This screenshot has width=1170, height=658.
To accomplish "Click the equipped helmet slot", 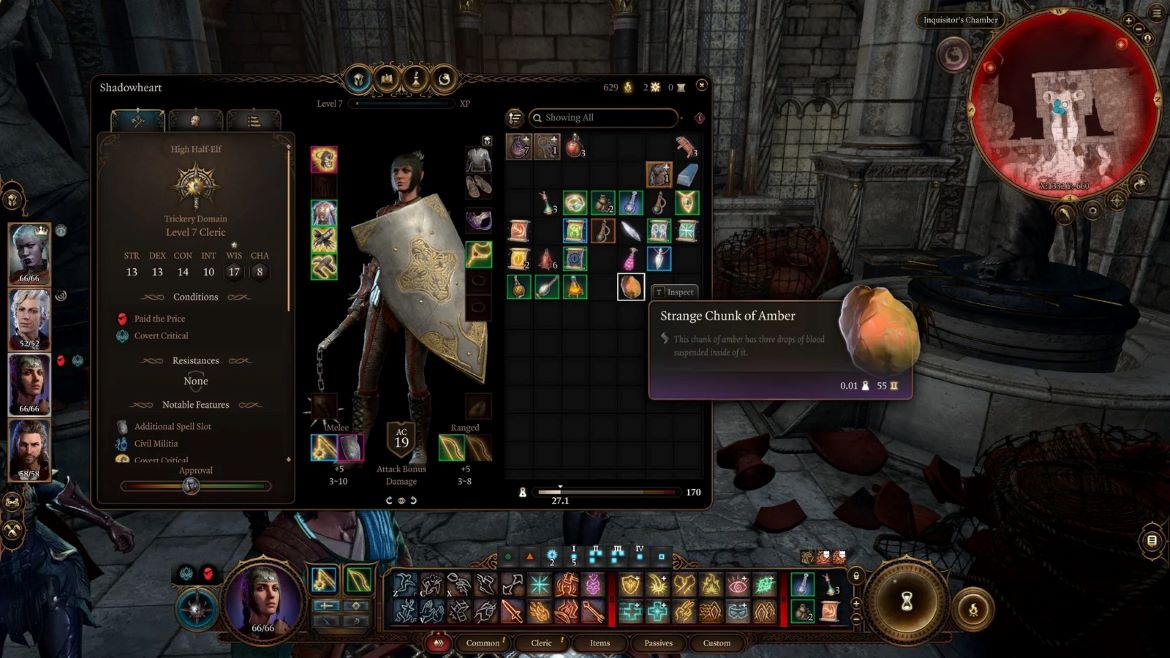I will click(324, 159).
